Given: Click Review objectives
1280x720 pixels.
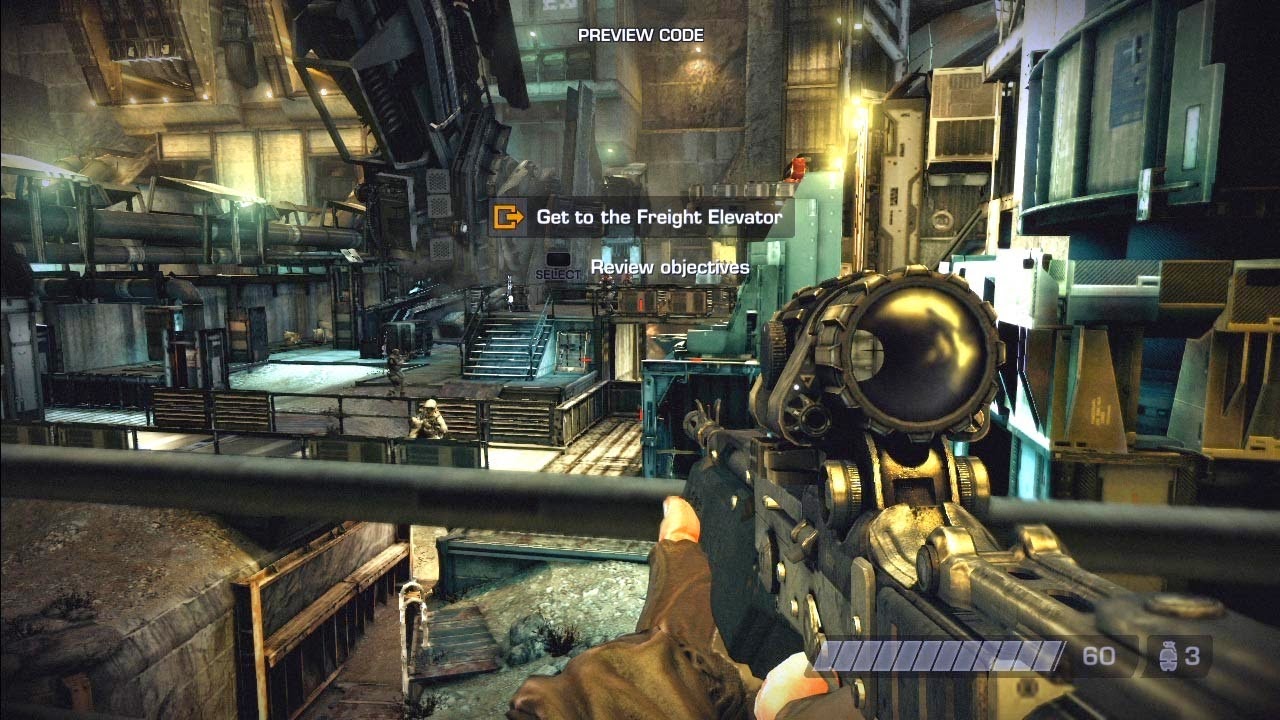Looking at the screenshot, I should [669, 266].
